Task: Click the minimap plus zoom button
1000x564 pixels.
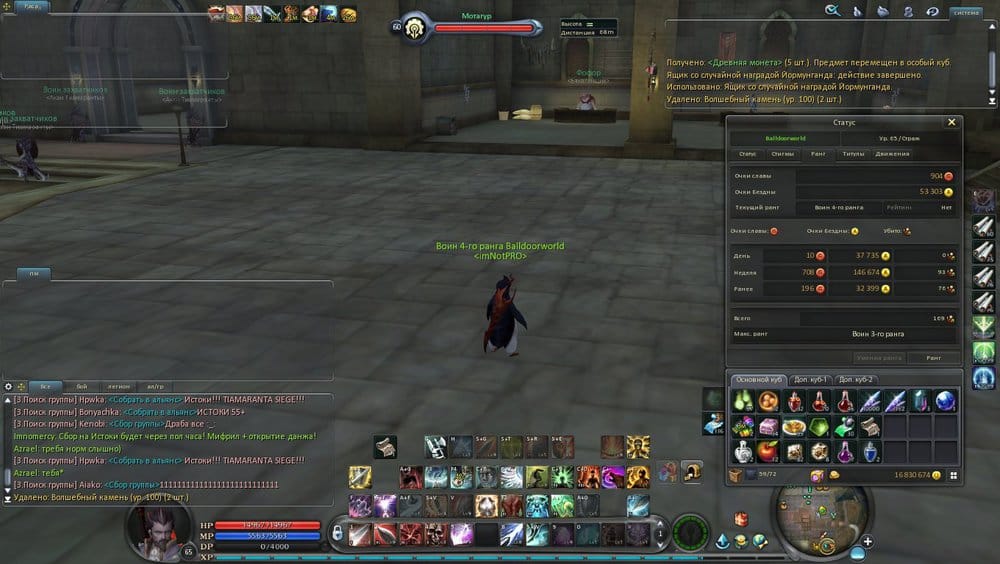Action: (867, 541)
